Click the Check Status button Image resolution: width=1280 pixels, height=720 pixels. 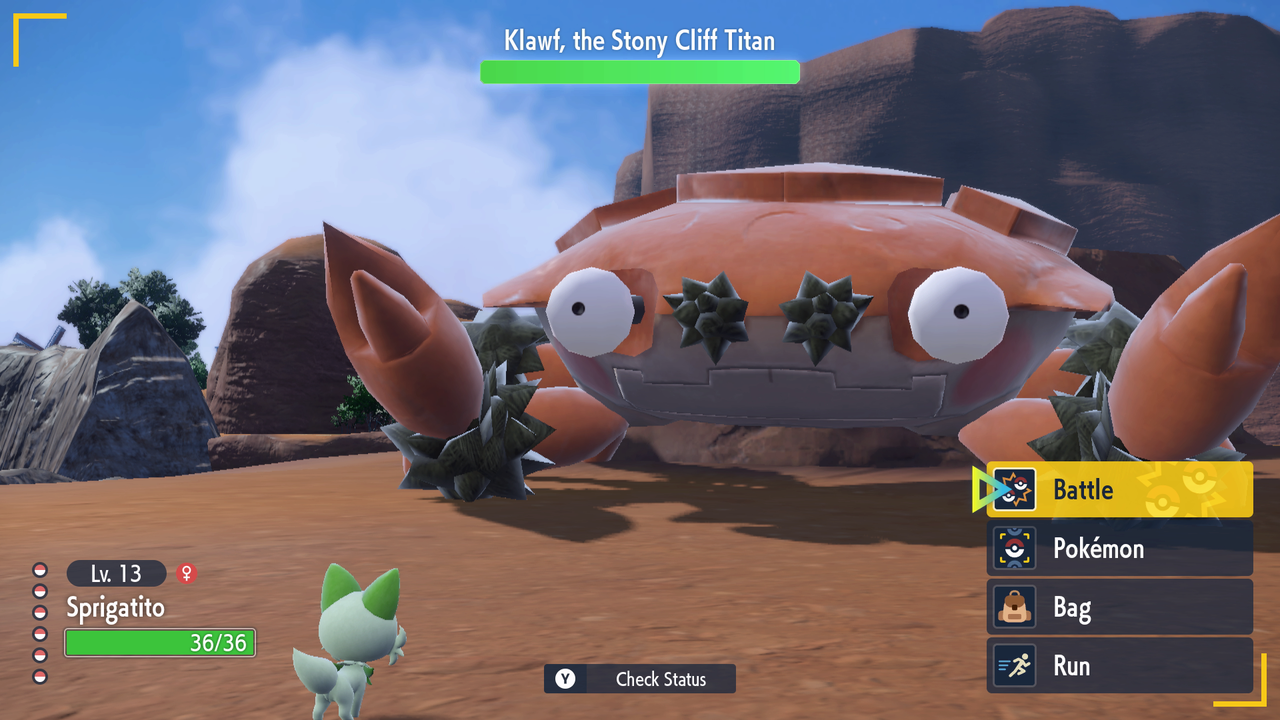click(x=640, y=679)
